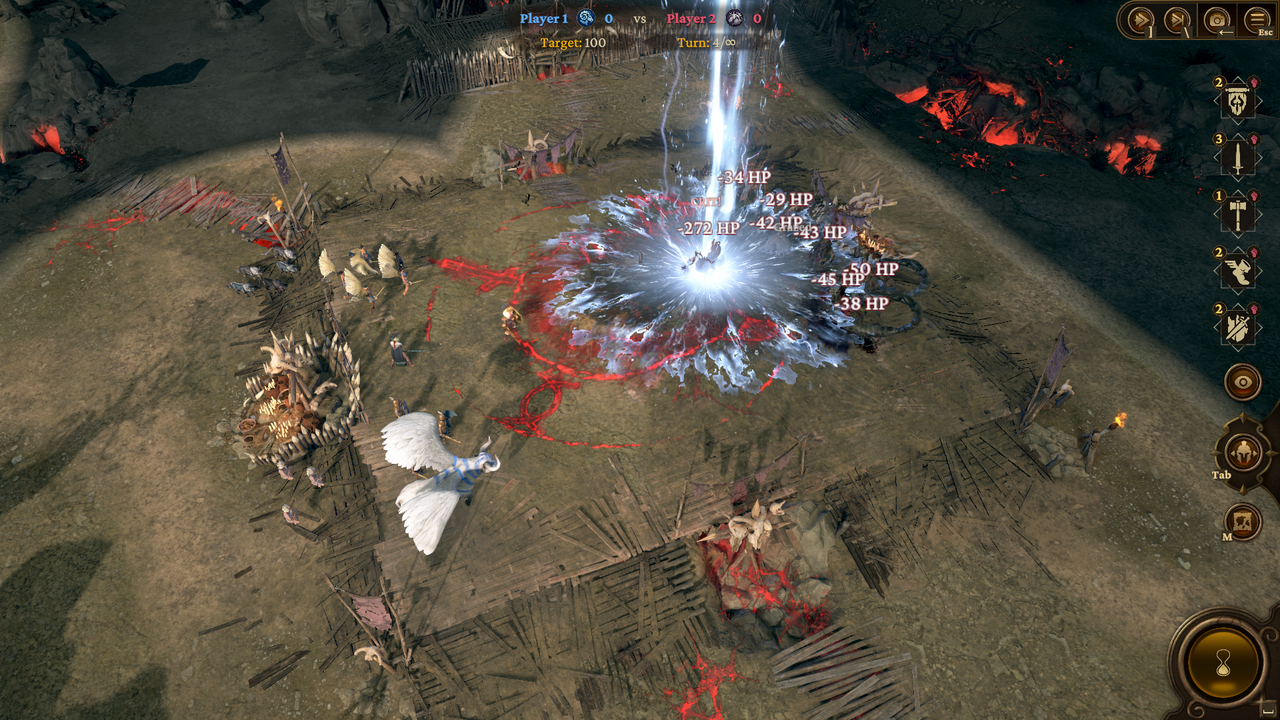
Task: Select the fast-forward battle speed icon
Action: click(x=1139, y=18)
